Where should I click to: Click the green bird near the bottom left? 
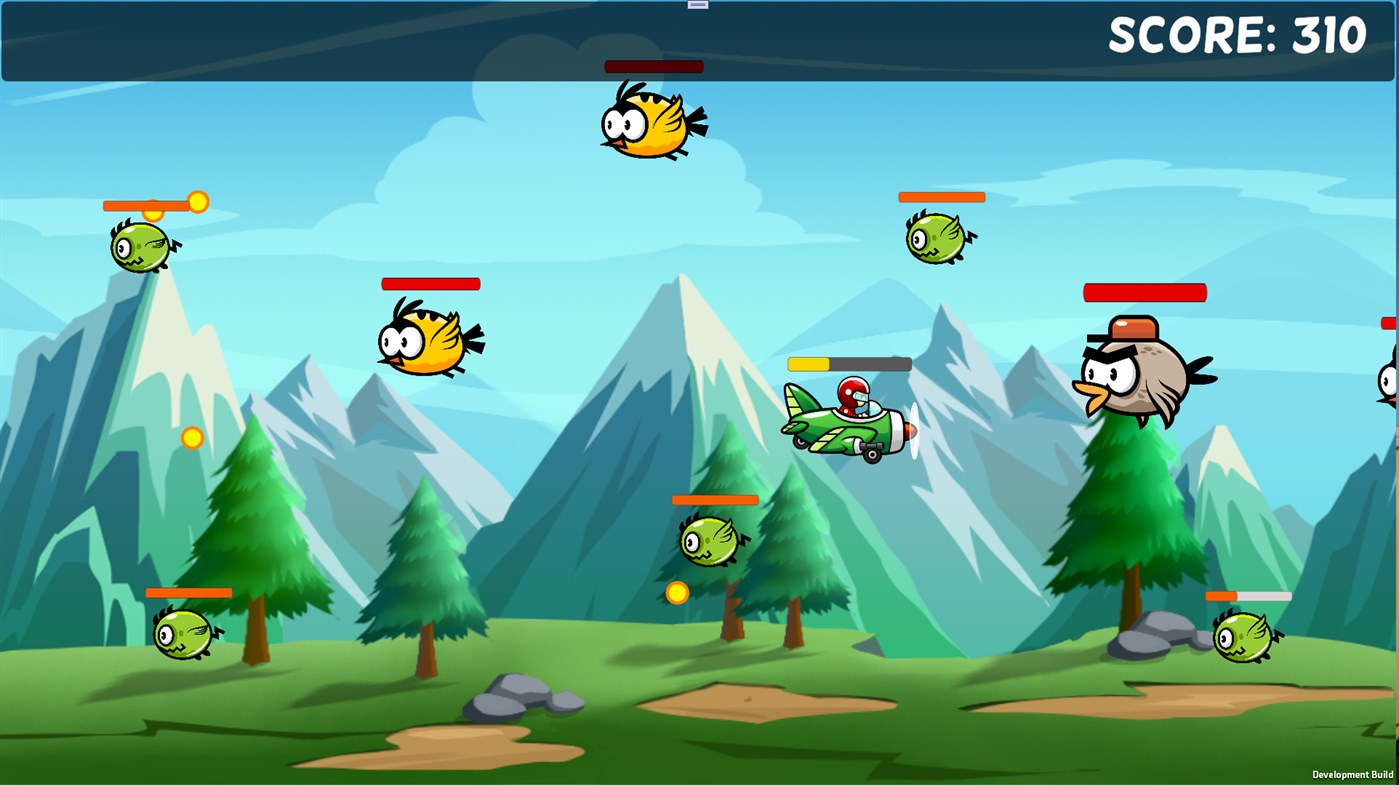click(185, 633)
